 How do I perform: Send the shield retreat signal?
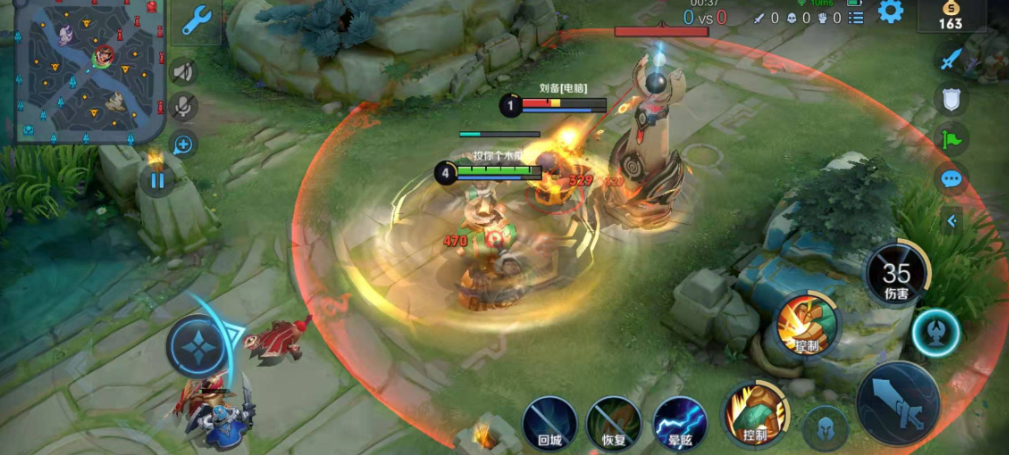(x=950, y=99)
